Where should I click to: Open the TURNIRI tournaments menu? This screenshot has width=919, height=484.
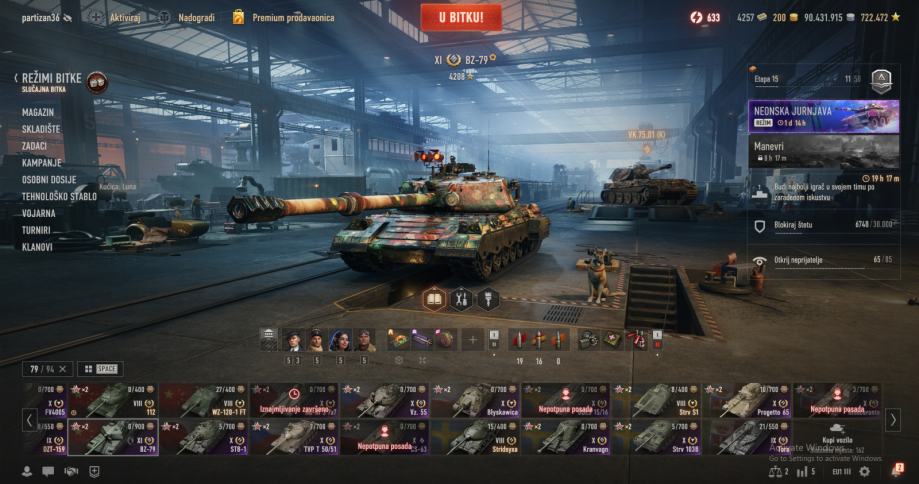point(37,230)
